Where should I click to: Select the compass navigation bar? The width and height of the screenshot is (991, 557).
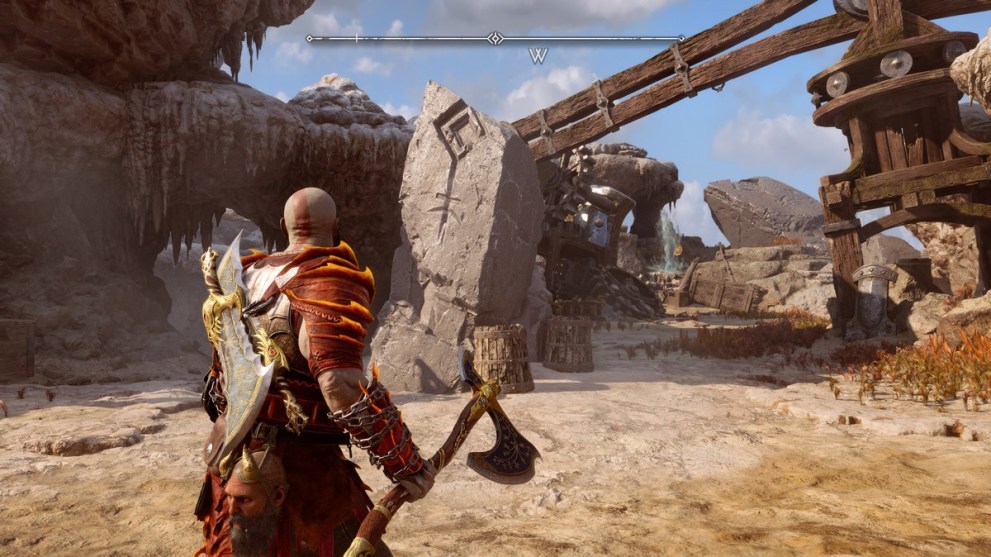point(495,39)
